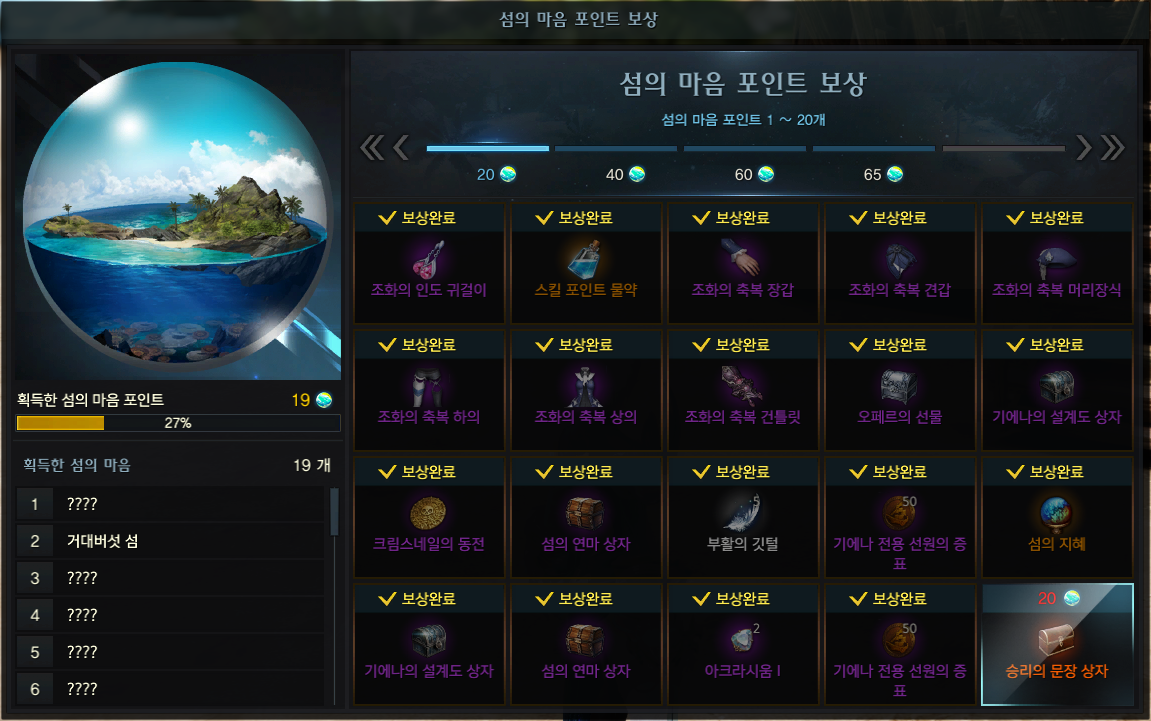Go to the next reward page arrow

1084,148
